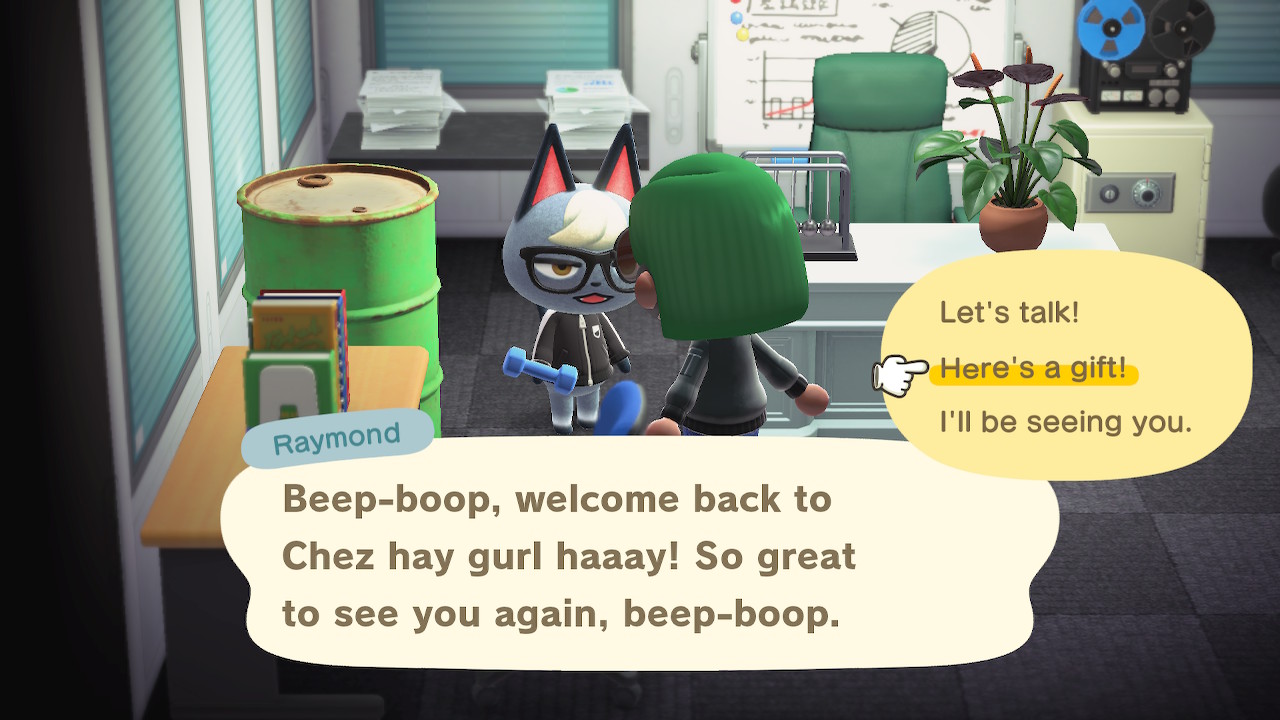The image size is (1280, 720).
Task: Pick "I'll be seeing you." to leave
Action: point(1066,422)
